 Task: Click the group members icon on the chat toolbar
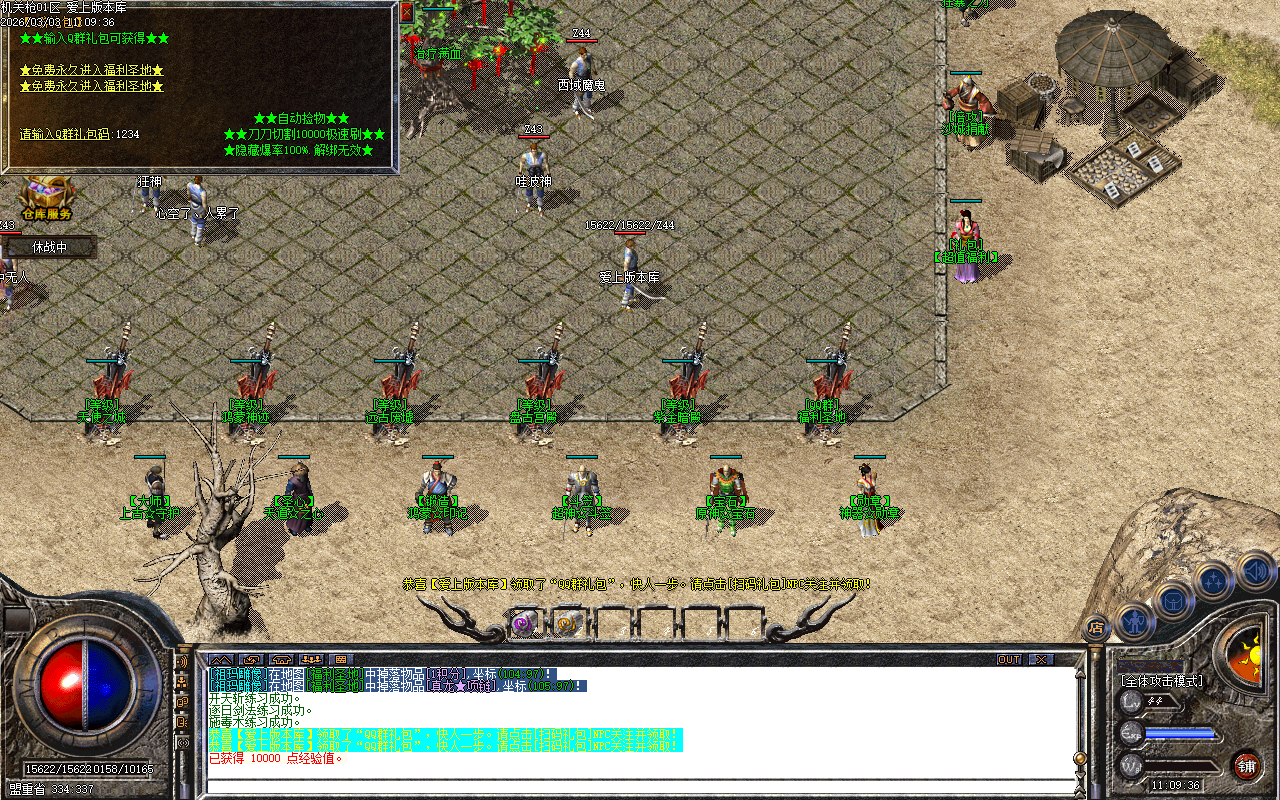pyautogui.click(x=311, y=659)
